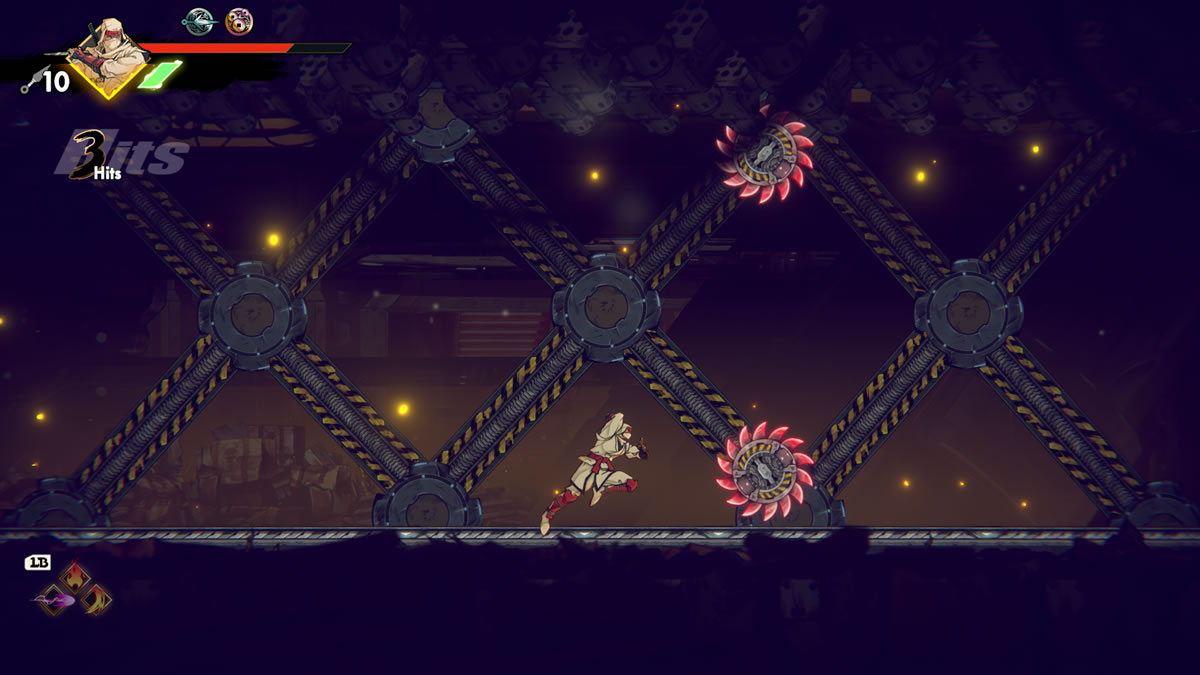Activate the yellow crescent slash ninpo skill
Screen dimensions: 1200x675
pyautogui.click(x=96, y=599)
